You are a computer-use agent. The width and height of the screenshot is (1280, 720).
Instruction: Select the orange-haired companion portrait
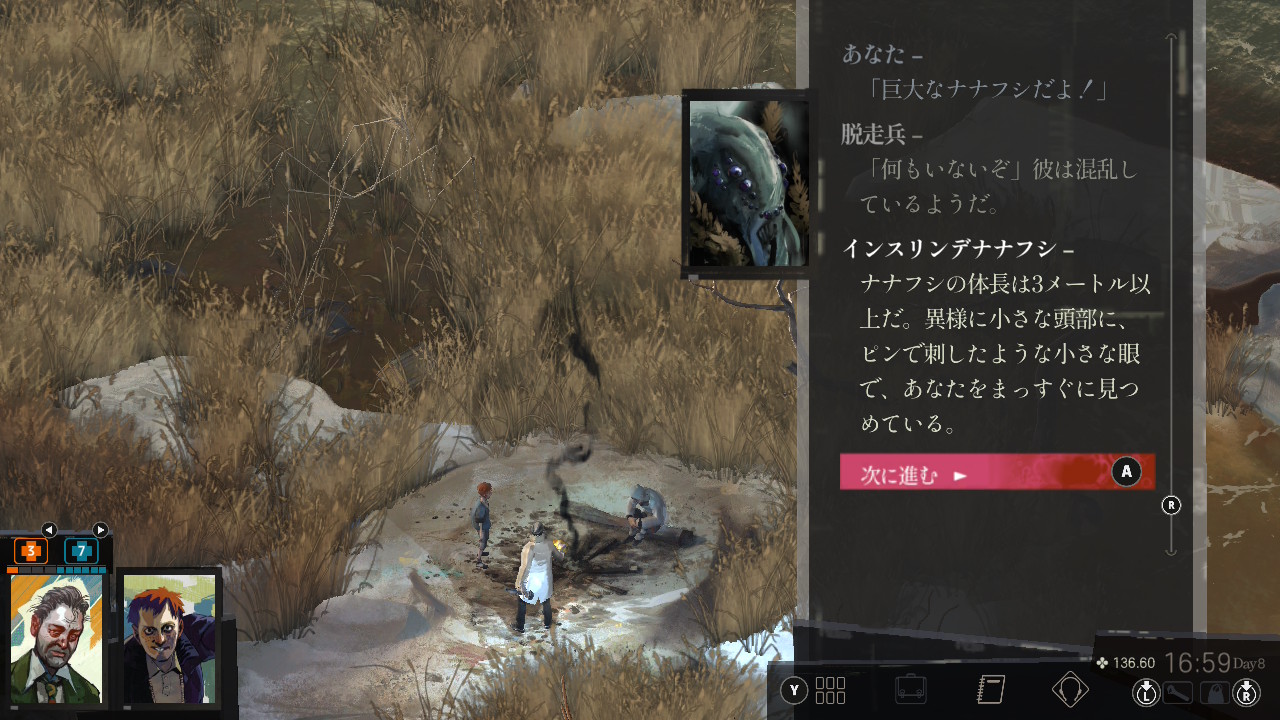point(169,638)
